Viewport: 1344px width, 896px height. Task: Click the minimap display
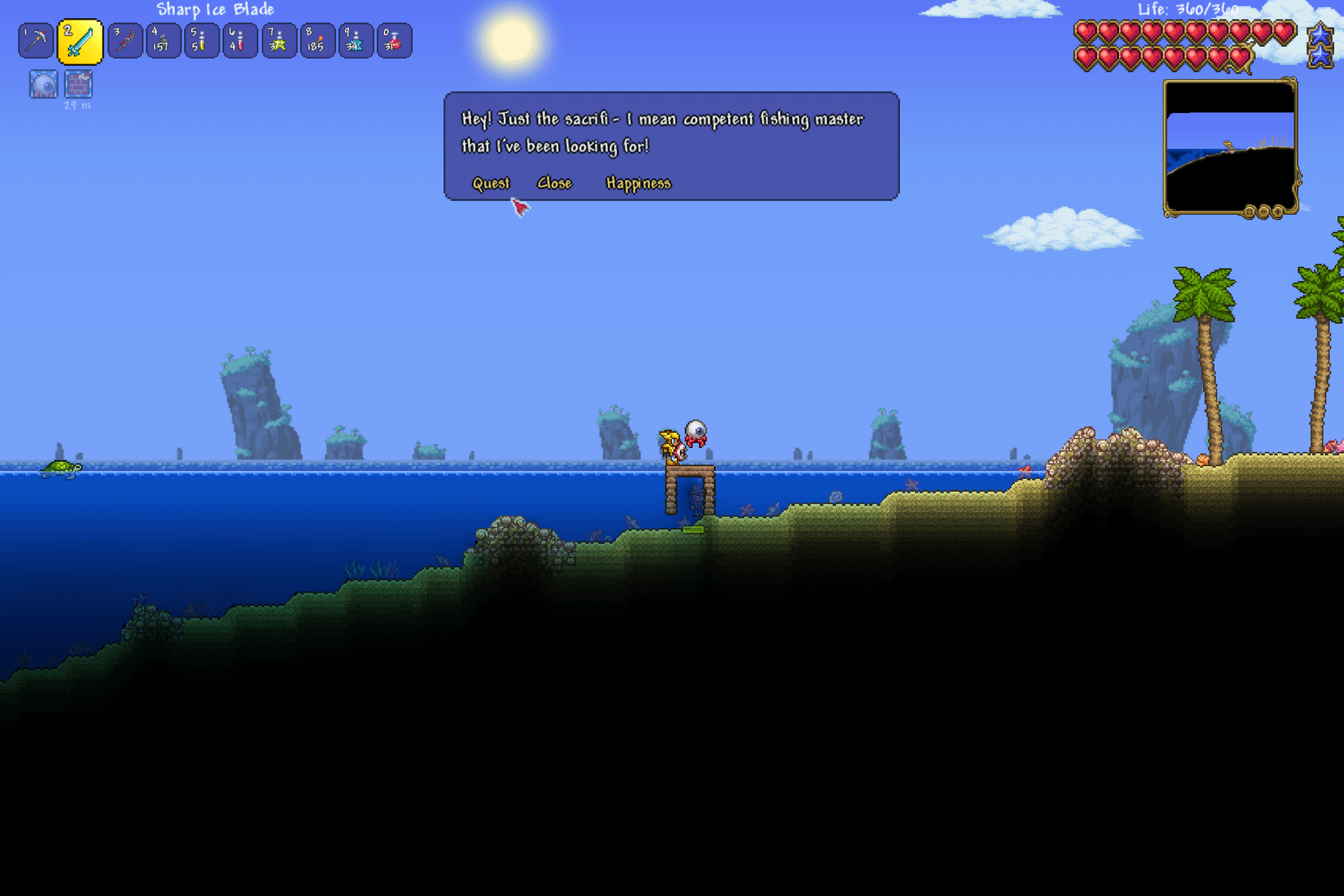point(1230,148)
